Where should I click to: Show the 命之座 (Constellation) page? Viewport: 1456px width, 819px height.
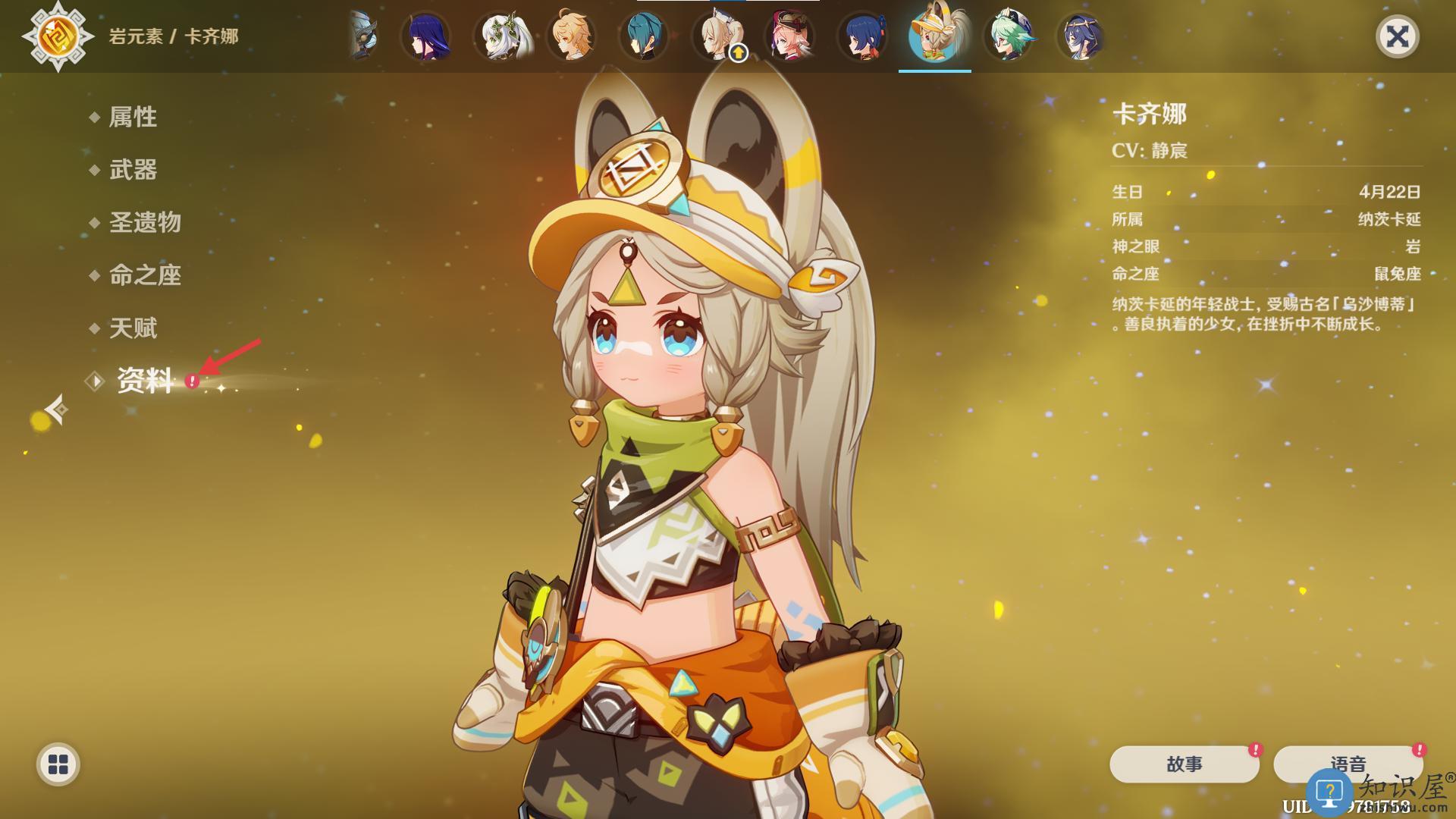coord(145,275)
